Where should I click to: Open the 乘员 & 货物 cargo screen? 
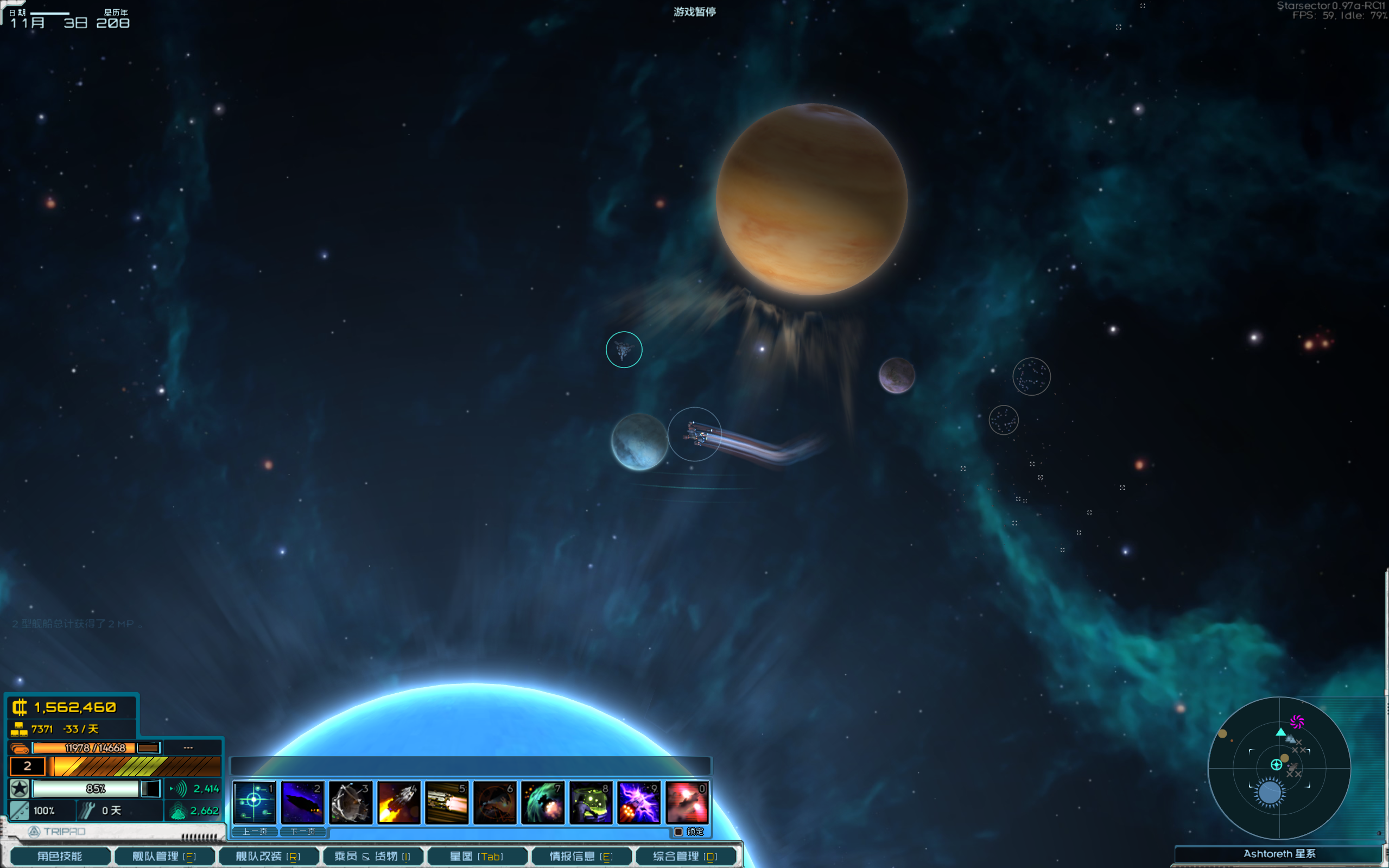click(372, 856)
